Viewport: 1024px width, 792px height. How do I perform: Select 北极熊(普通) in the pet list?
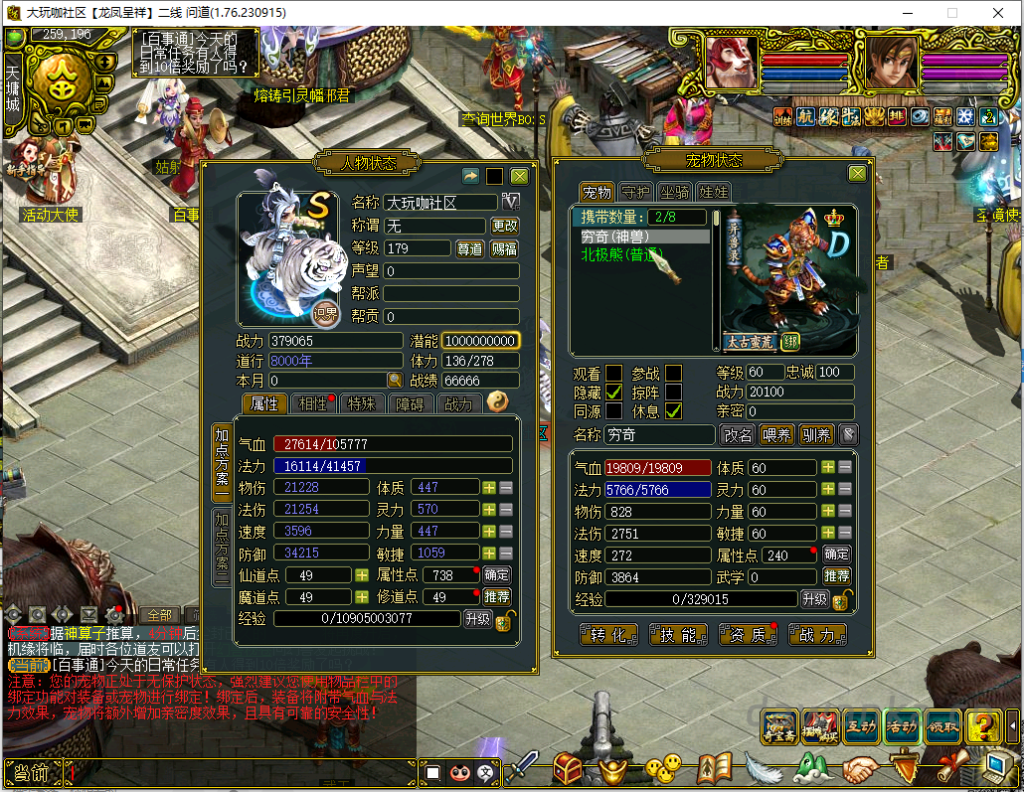[x=621, y=254]
